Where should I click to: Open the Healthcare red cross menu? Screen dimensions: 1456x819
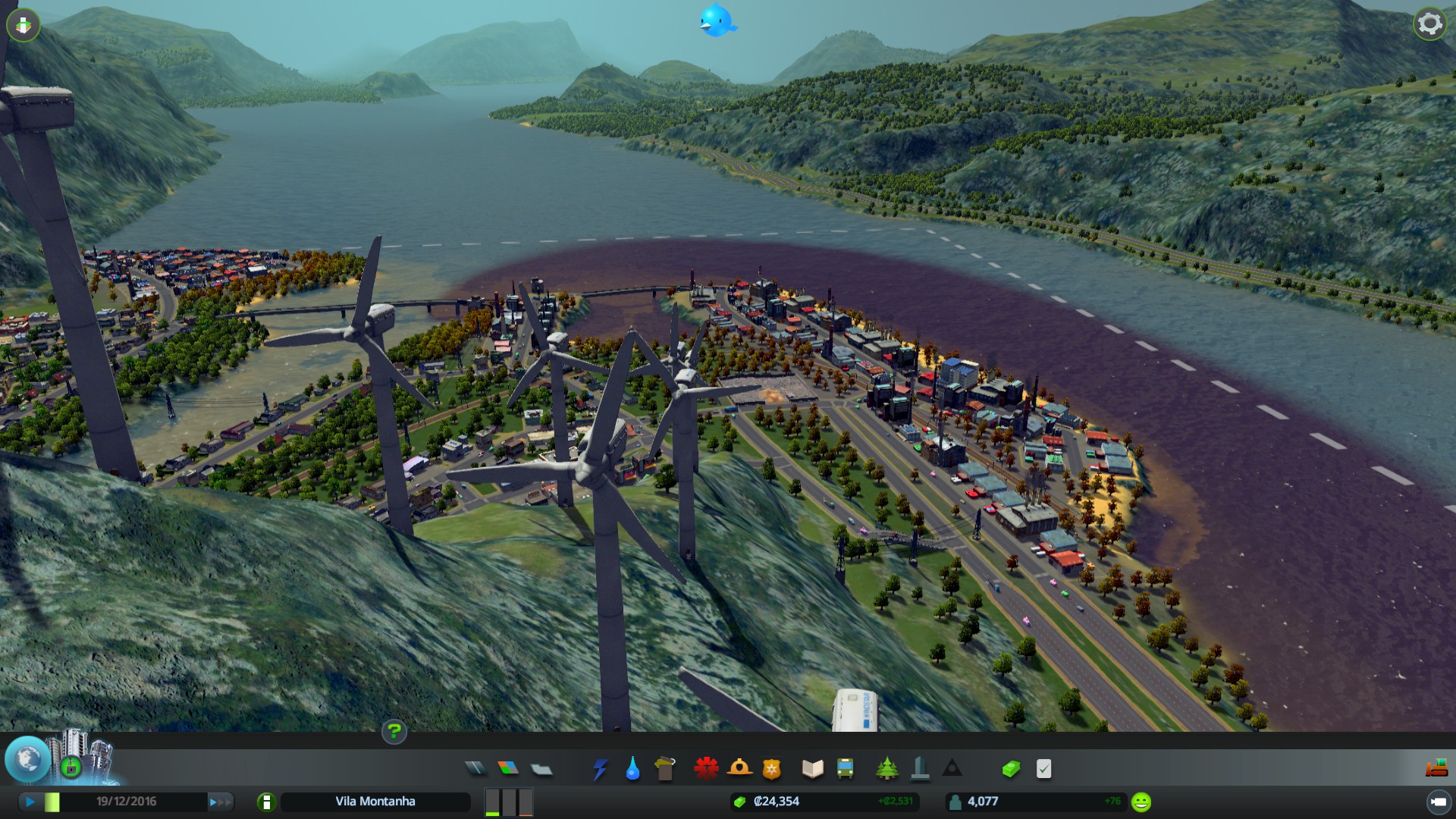click(706, 769)
